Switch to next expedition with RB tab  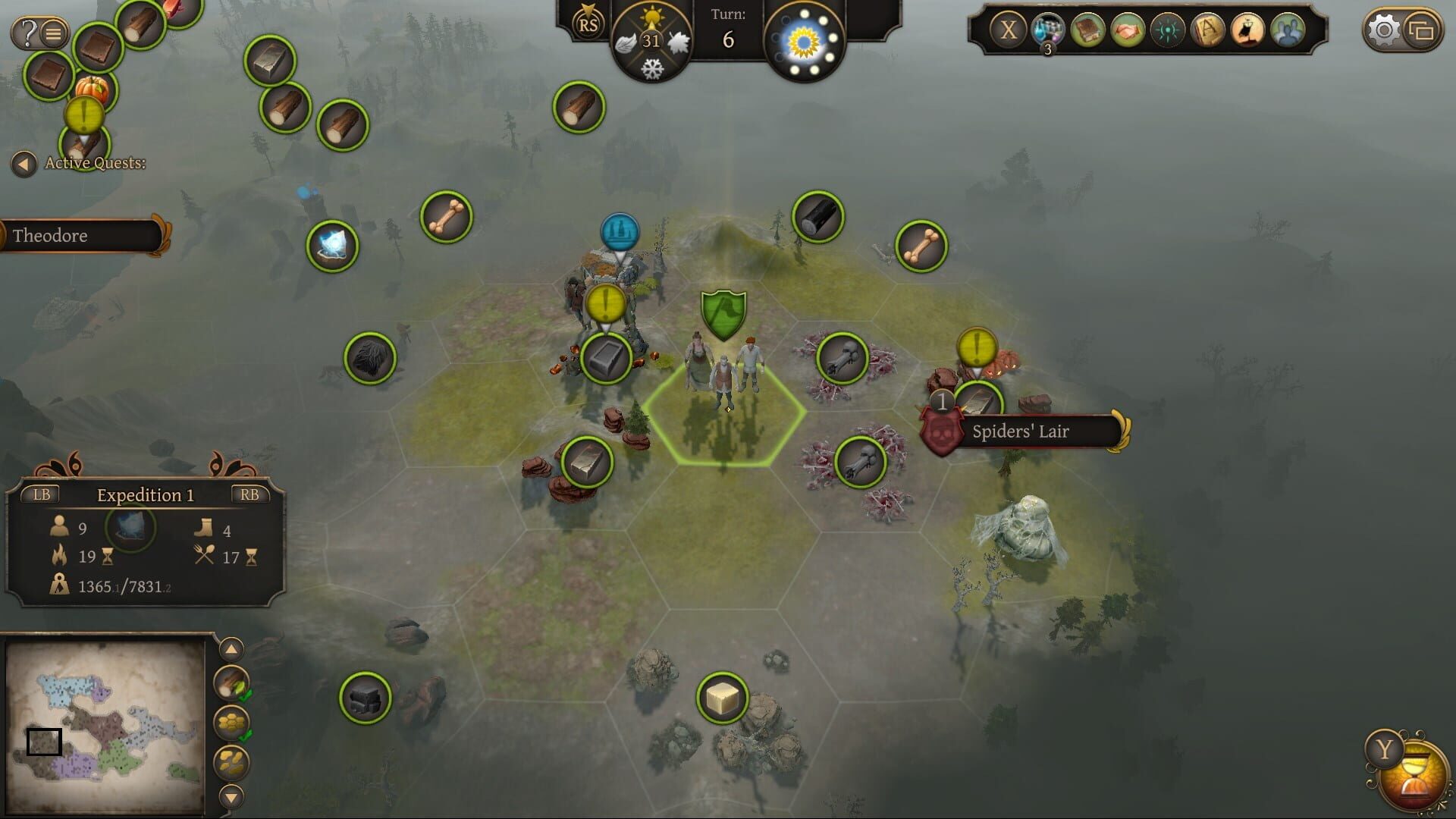click(x=252, y=494)
